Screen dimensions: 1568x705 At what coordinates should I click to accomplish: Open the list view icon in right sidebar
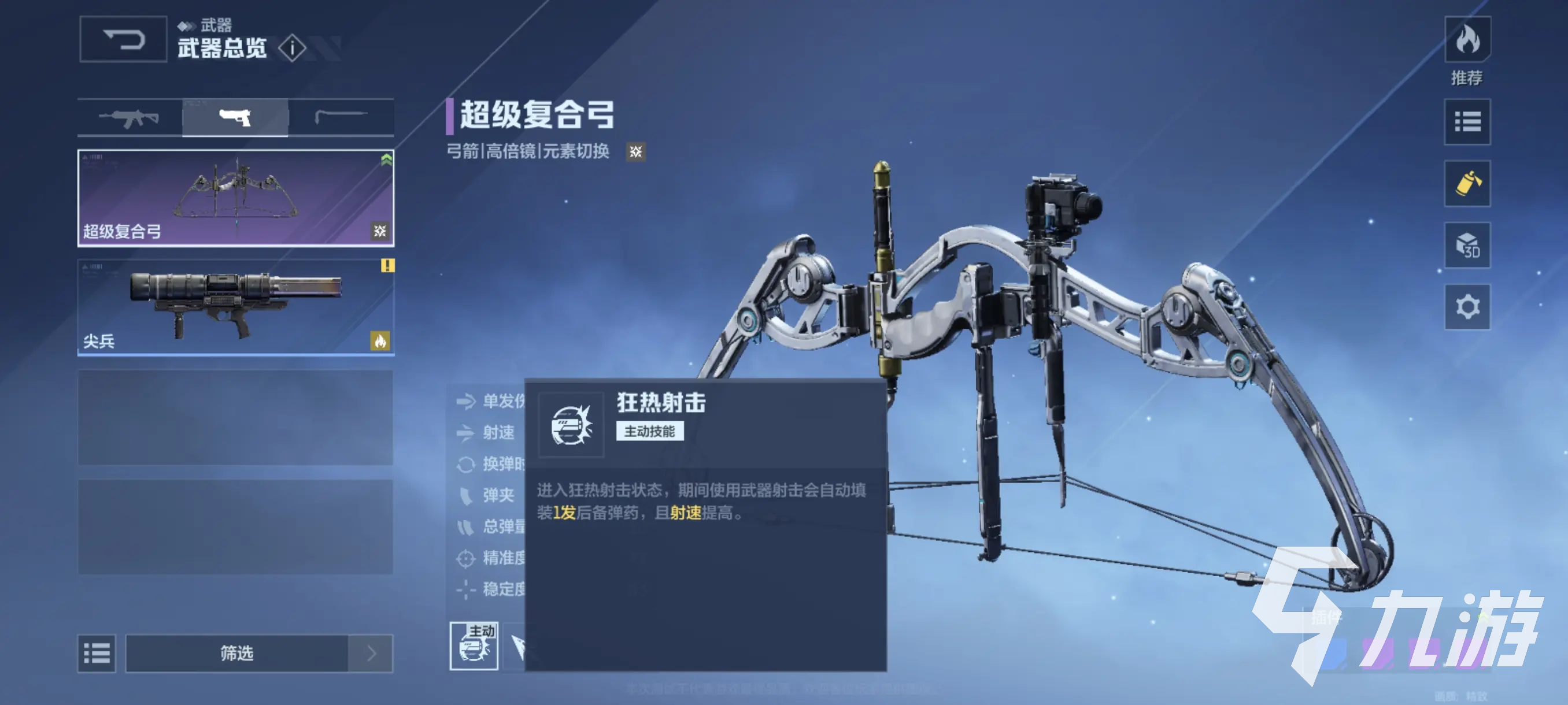(1467, 123)
